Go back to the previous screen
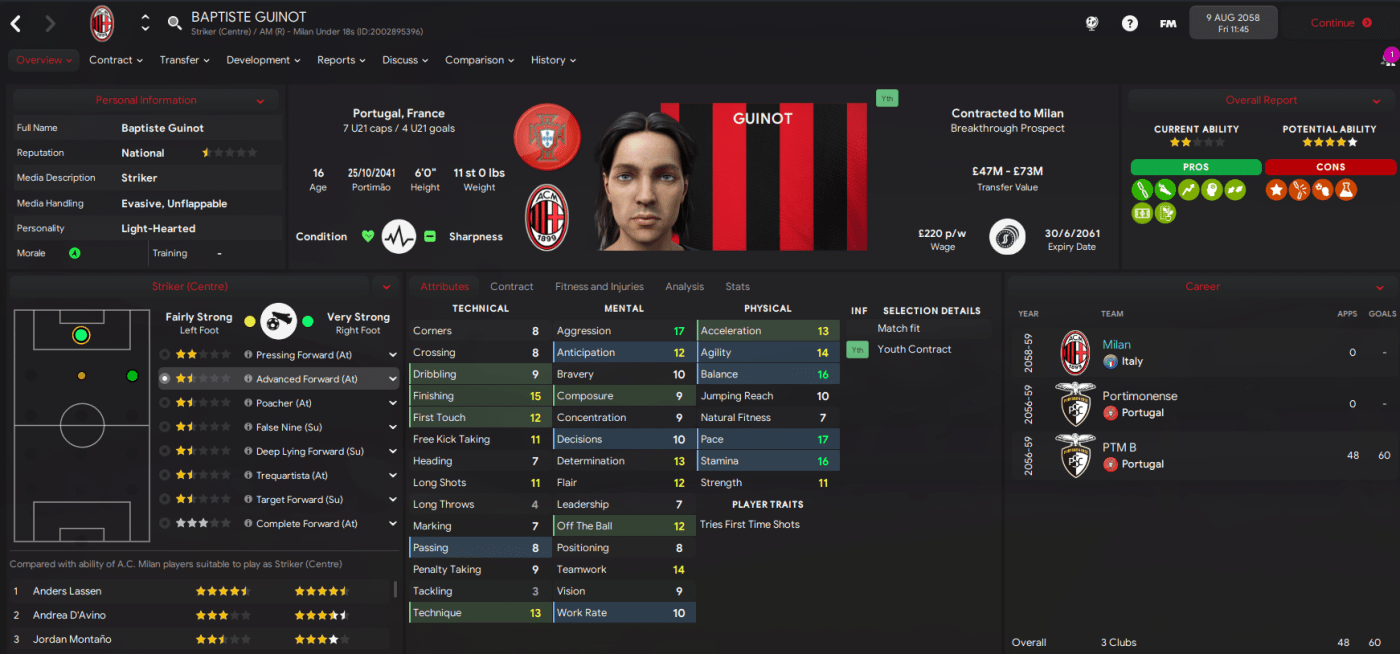This screenshot has height=654, width=1400. pos(16,23)
